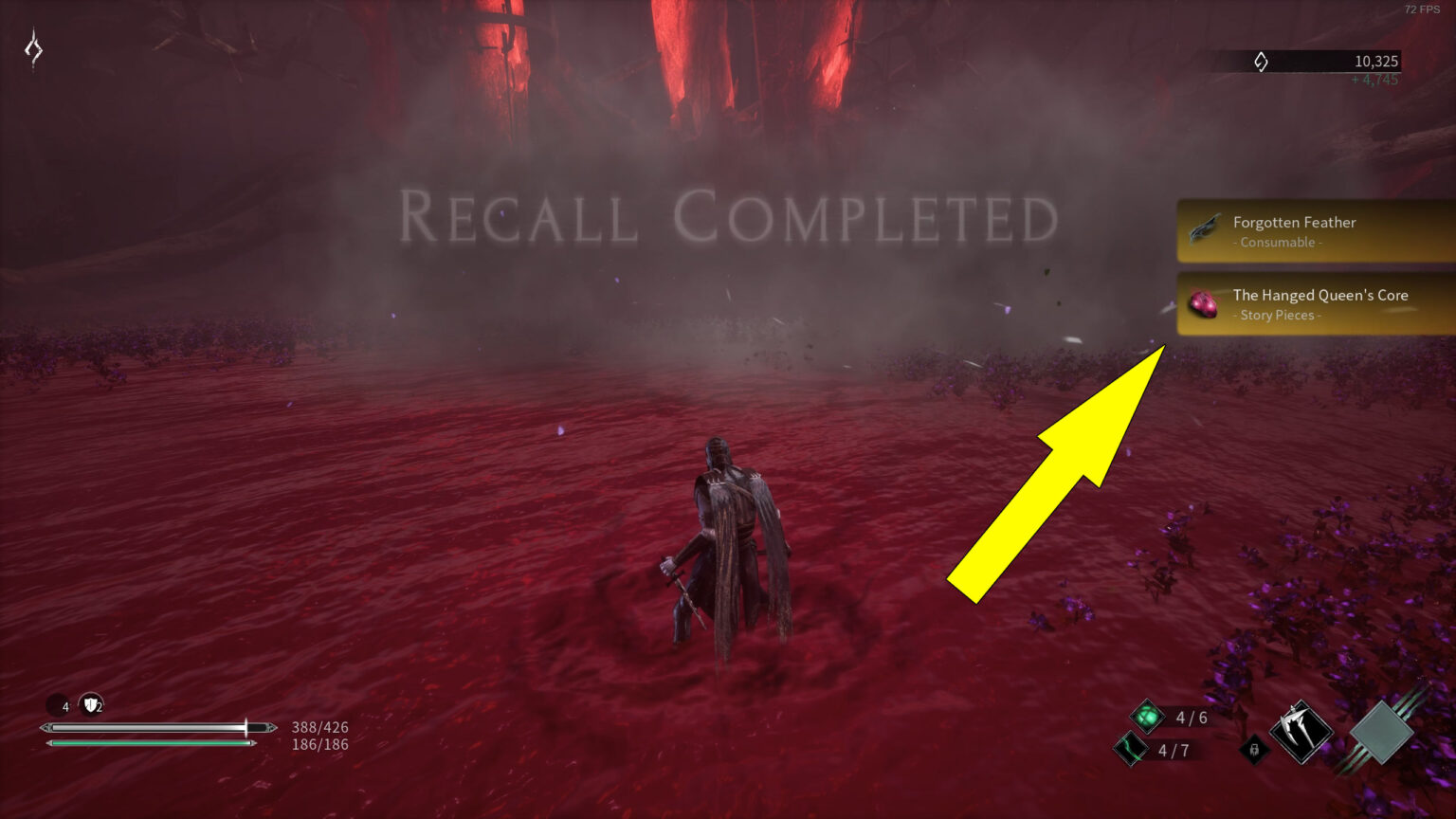The height and width of the screenshot is (819, 1456).
Task: Click the green focus bar showing 186/186
Action: 152,744
